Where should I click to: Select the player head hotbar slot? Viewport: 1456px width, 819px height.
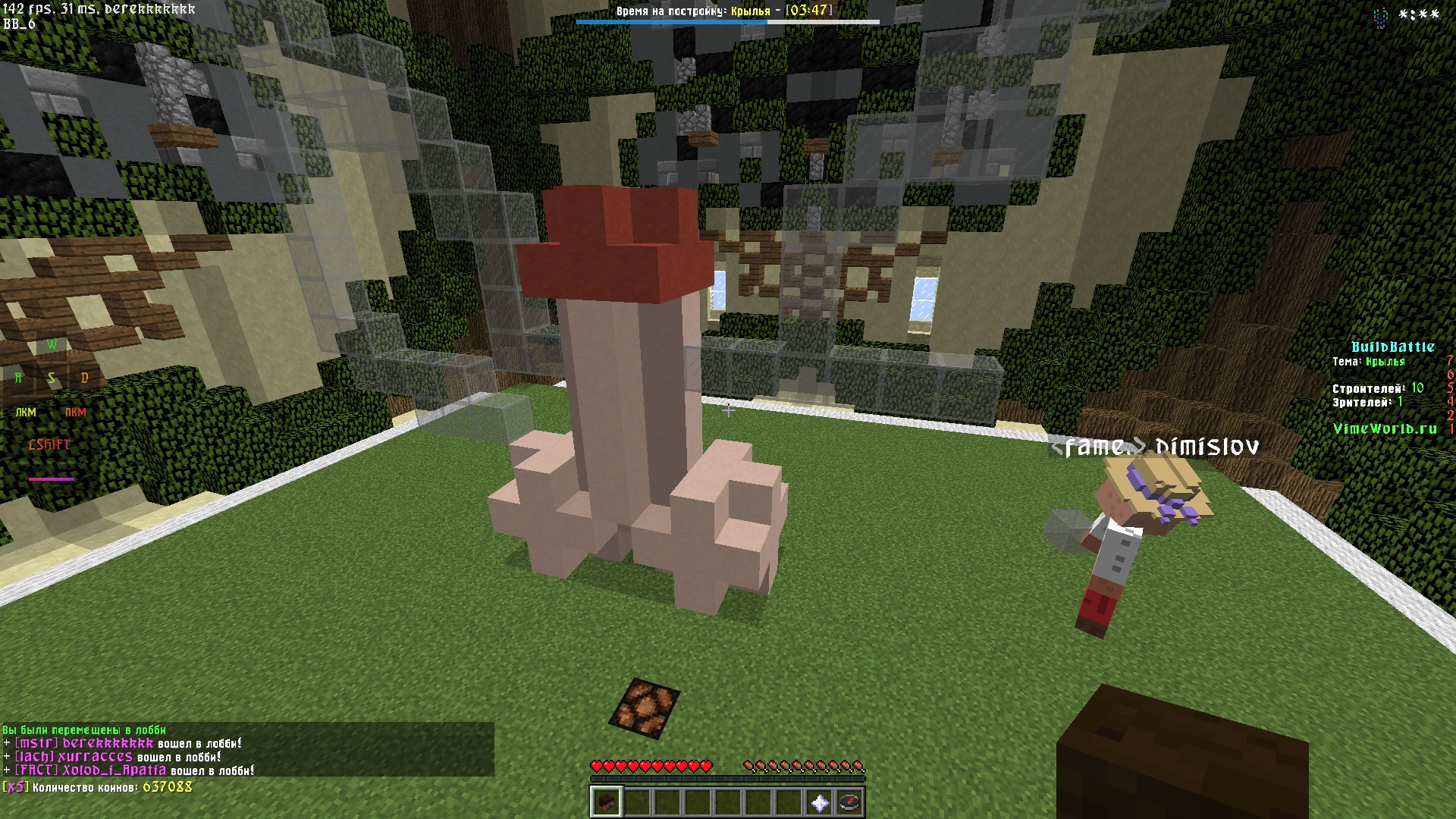click(x=606, y=802)
